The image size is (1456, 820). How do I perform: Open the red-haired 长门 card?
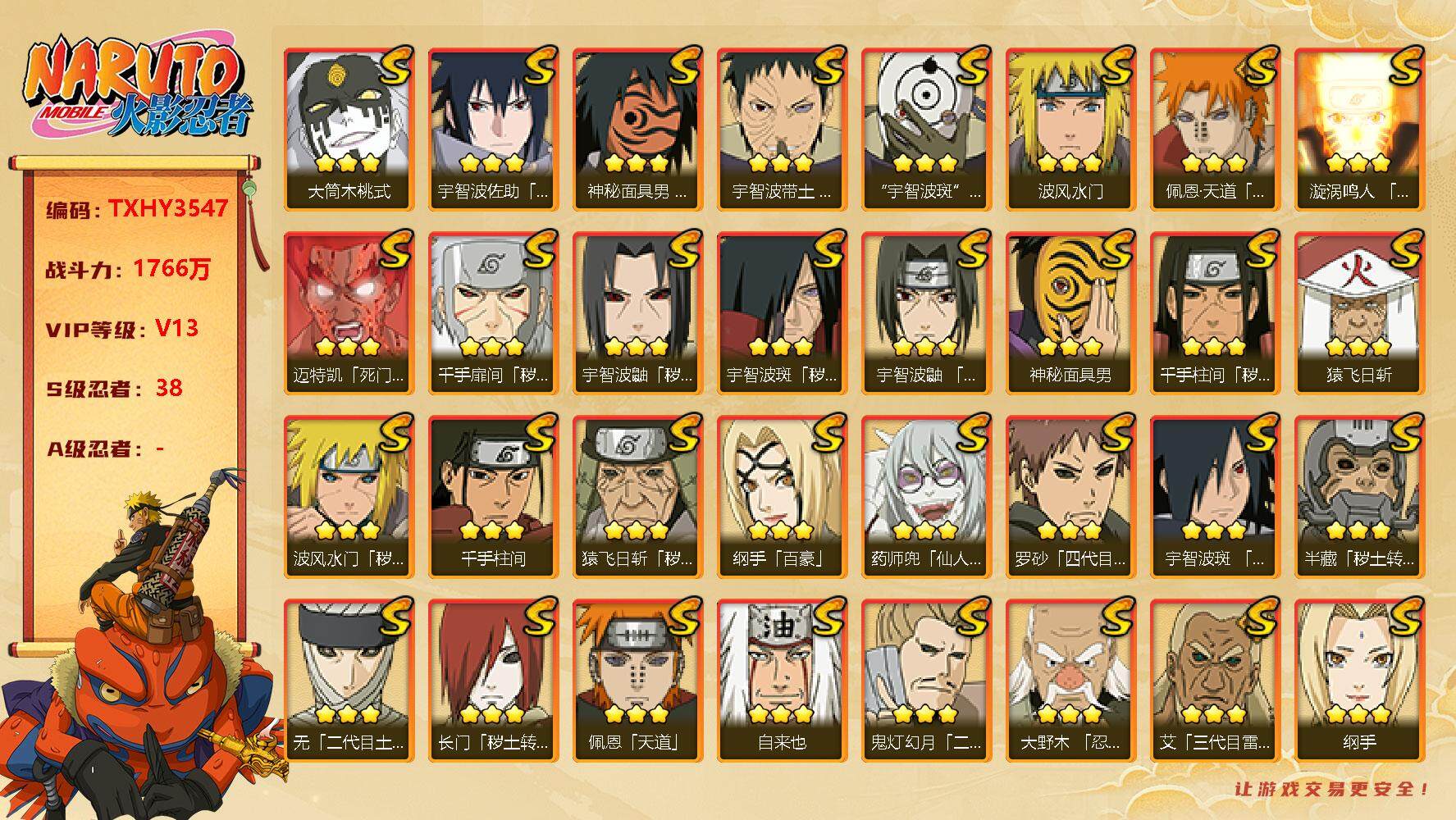493,680
